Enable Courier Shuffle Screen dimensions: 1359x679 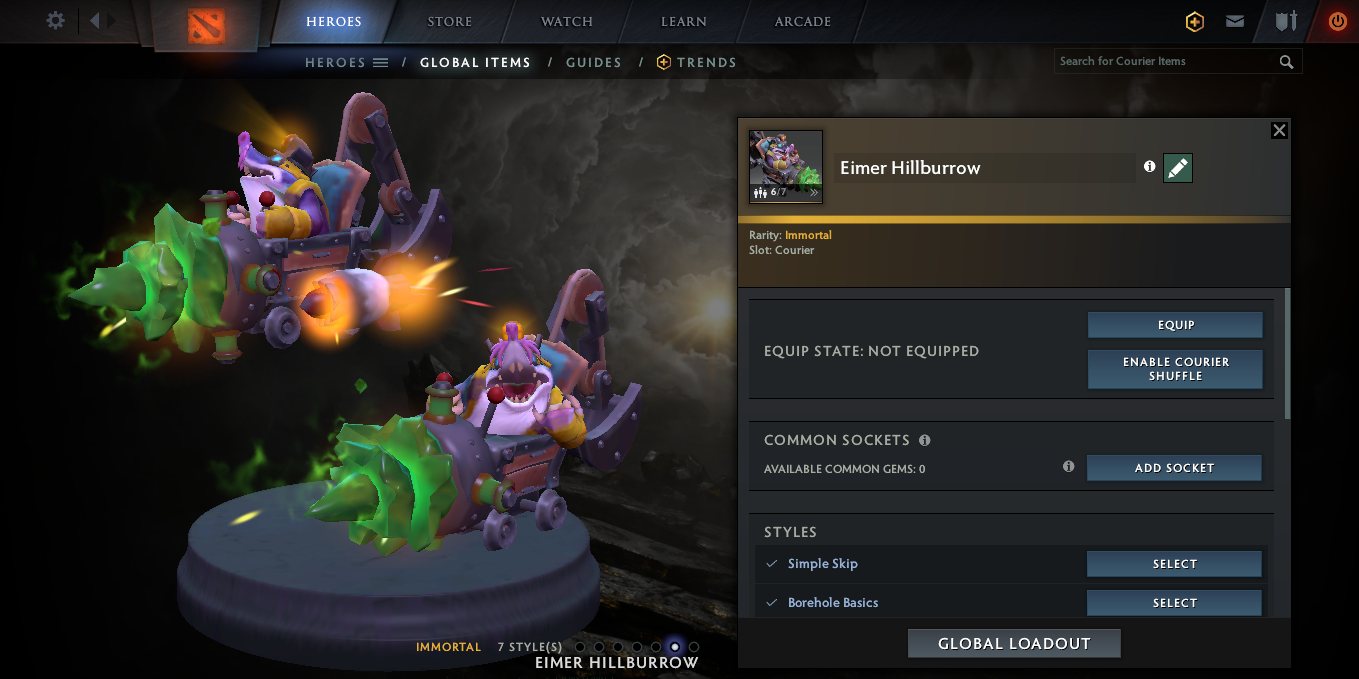tap(1175, 369)
